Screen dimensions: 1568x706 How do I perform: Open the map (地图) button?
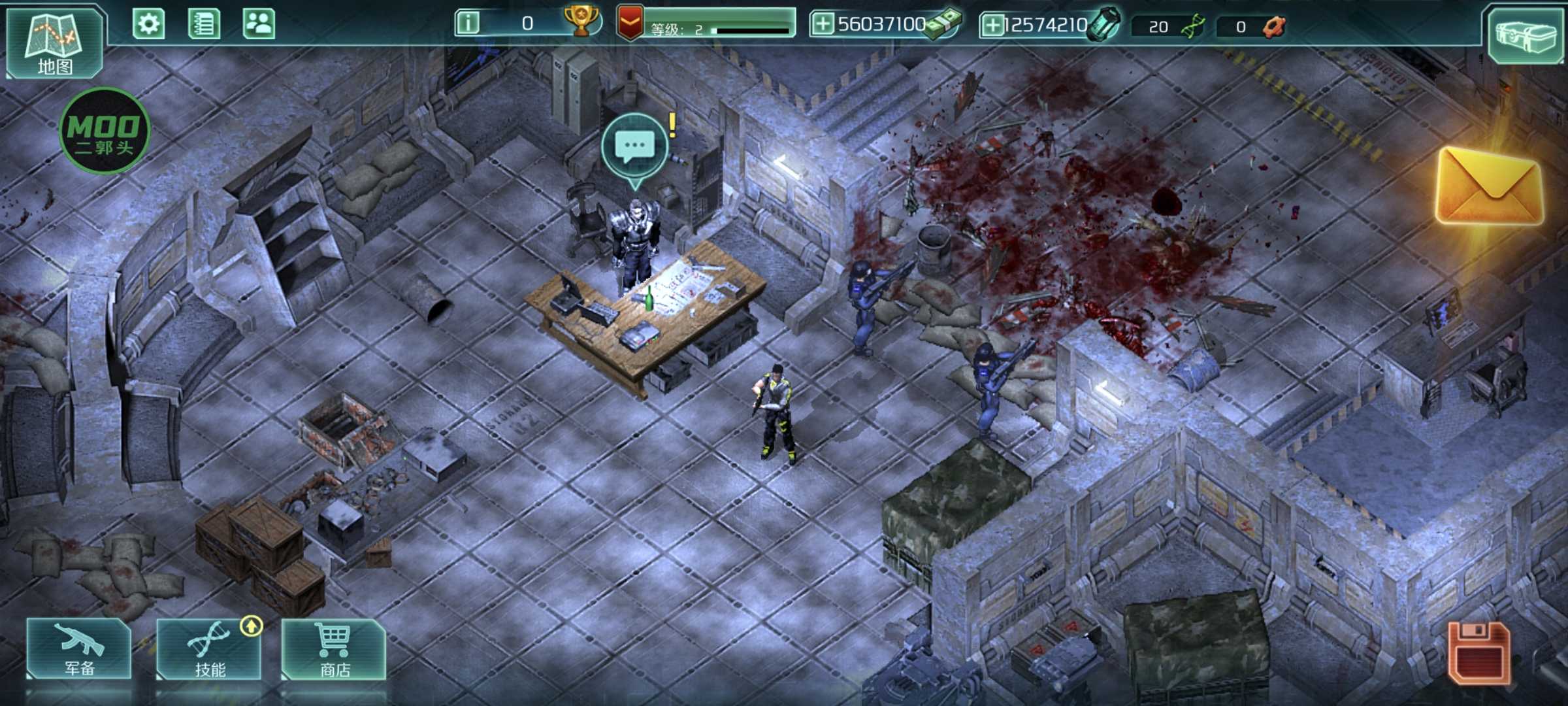tap(54, 42)
